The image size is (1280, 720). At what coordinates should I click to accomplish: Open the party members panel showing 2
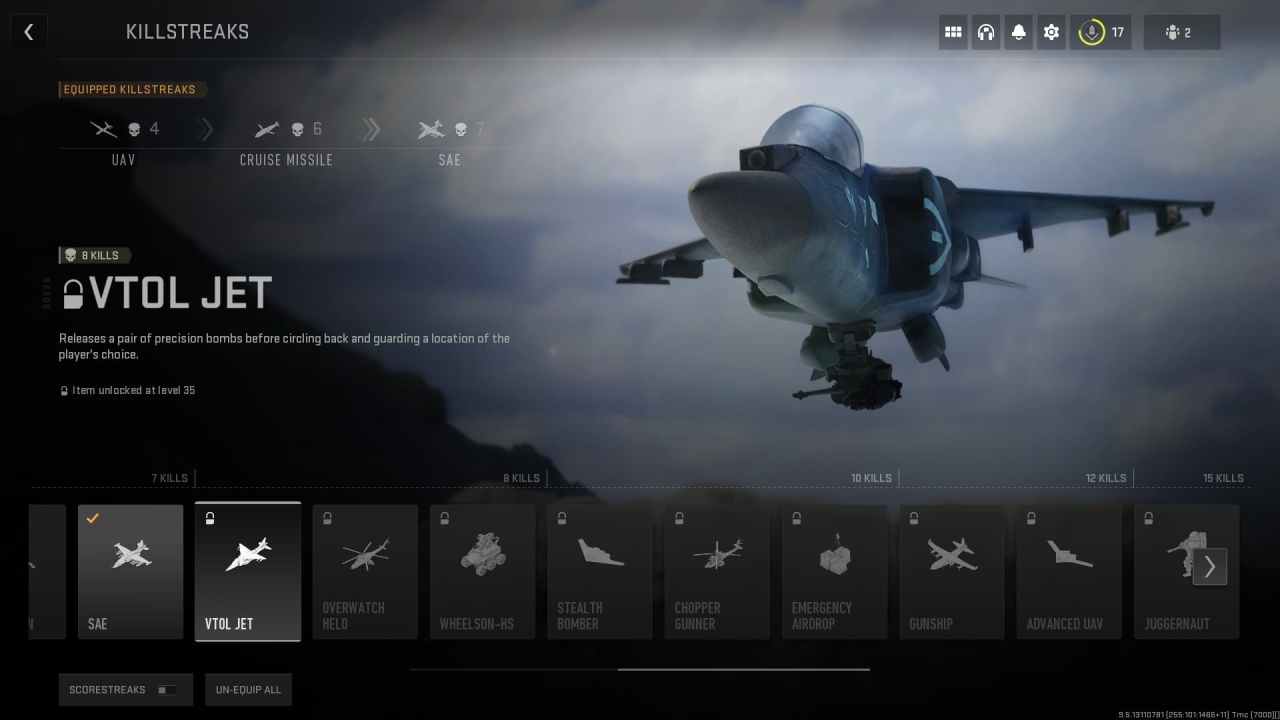pos(1182,32)
